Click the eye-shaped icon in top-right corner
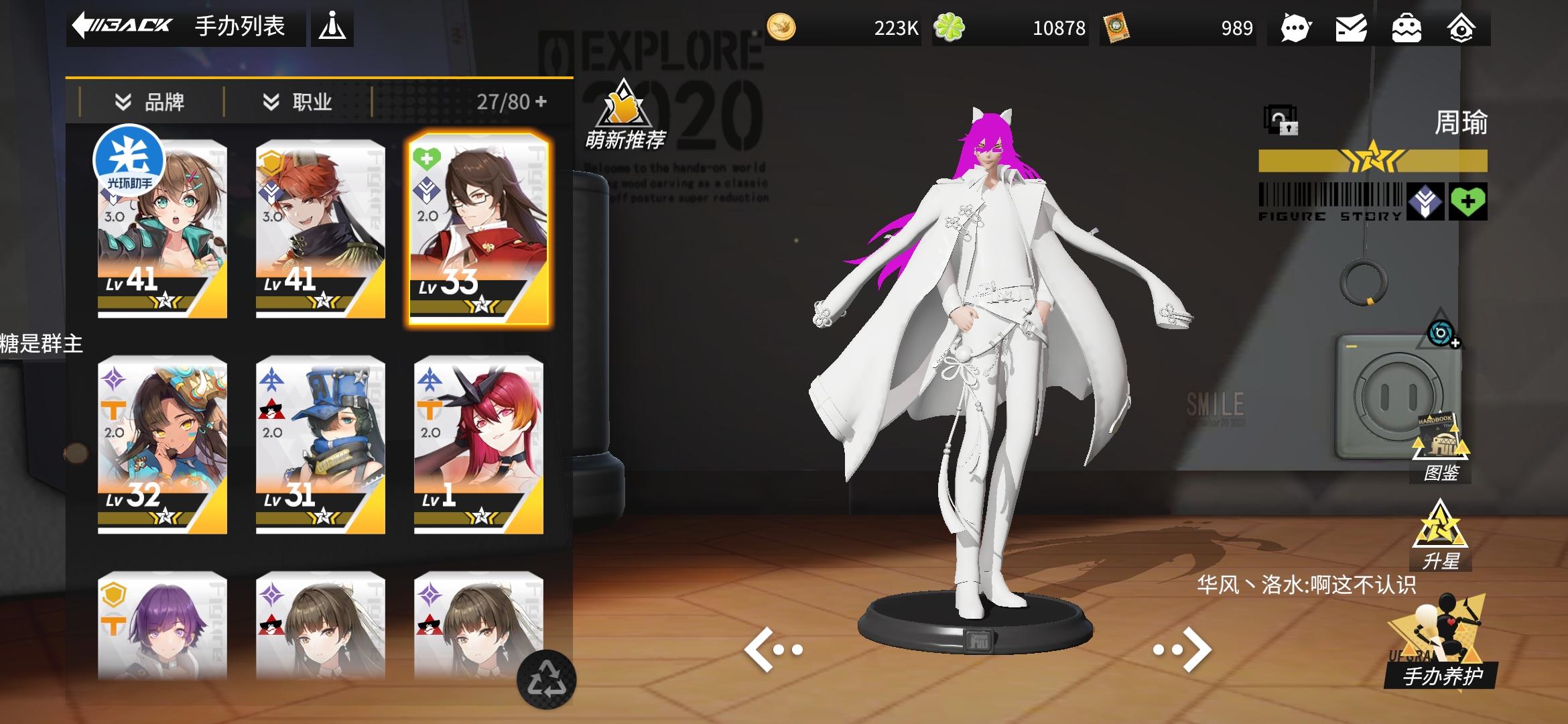 coord(1464,27)
